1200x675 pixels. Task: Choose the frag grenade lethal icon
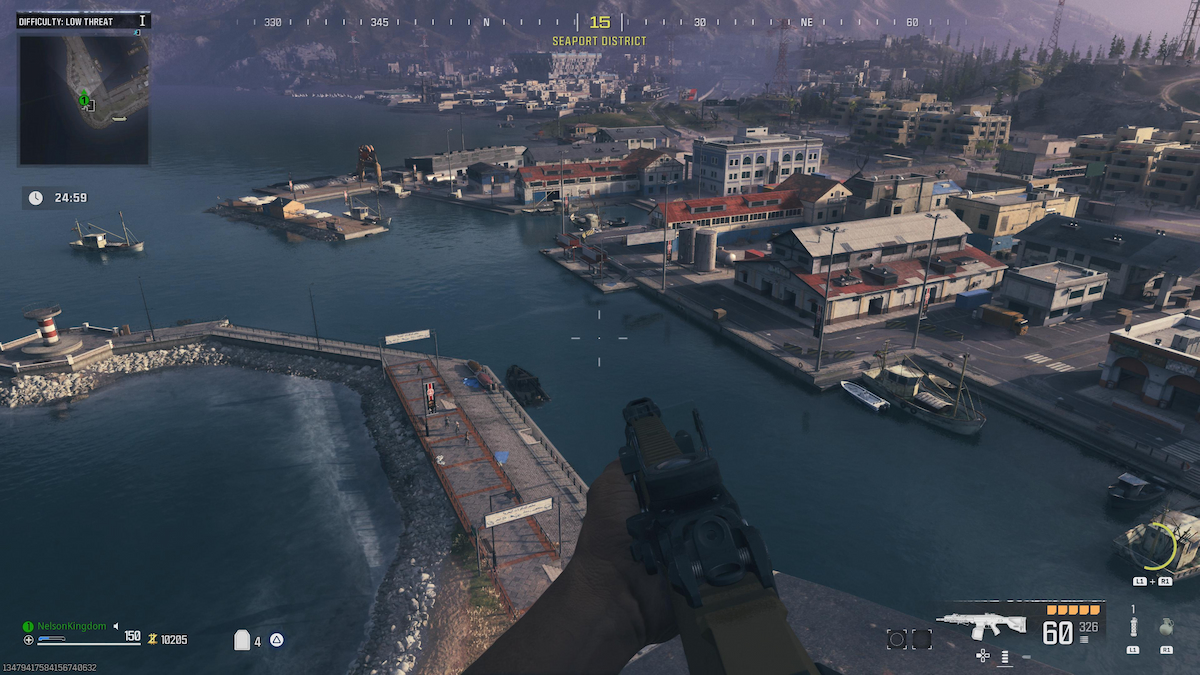click(x=1166, y=629)
